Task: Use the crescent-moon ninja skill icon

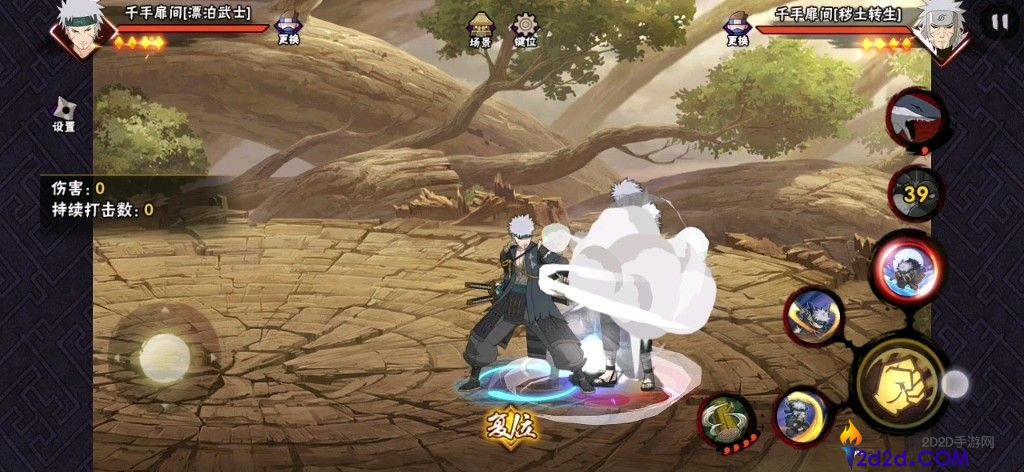Action: click(x=801, y=415)
